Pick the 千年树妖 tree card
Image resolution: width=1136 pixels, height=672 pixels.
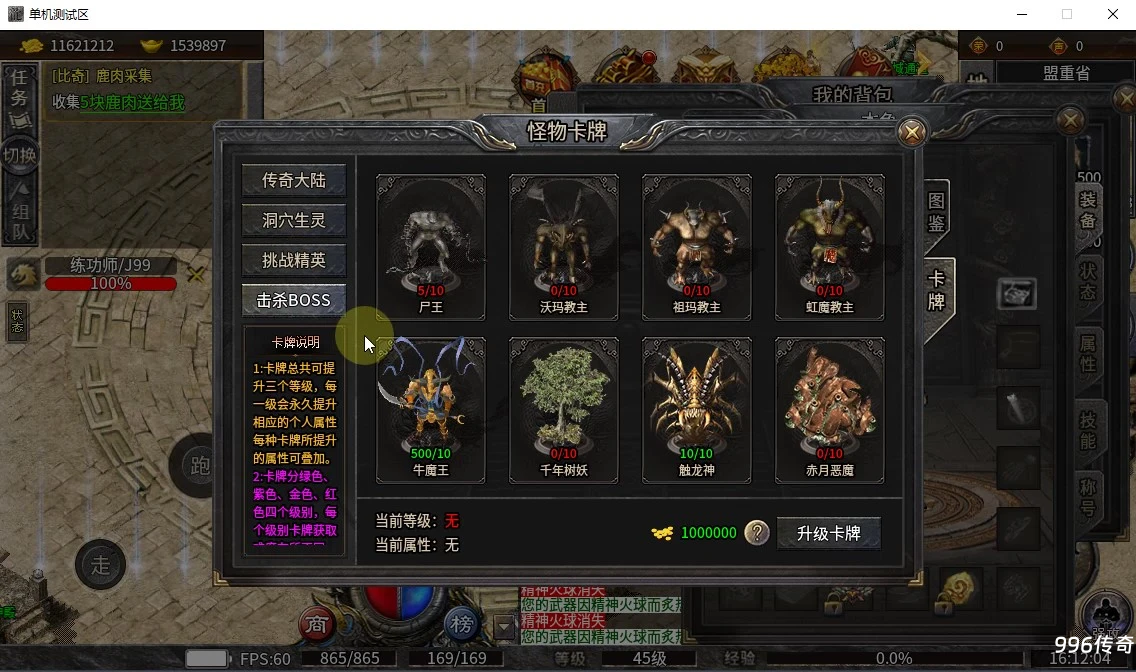(x=564, y=409)
